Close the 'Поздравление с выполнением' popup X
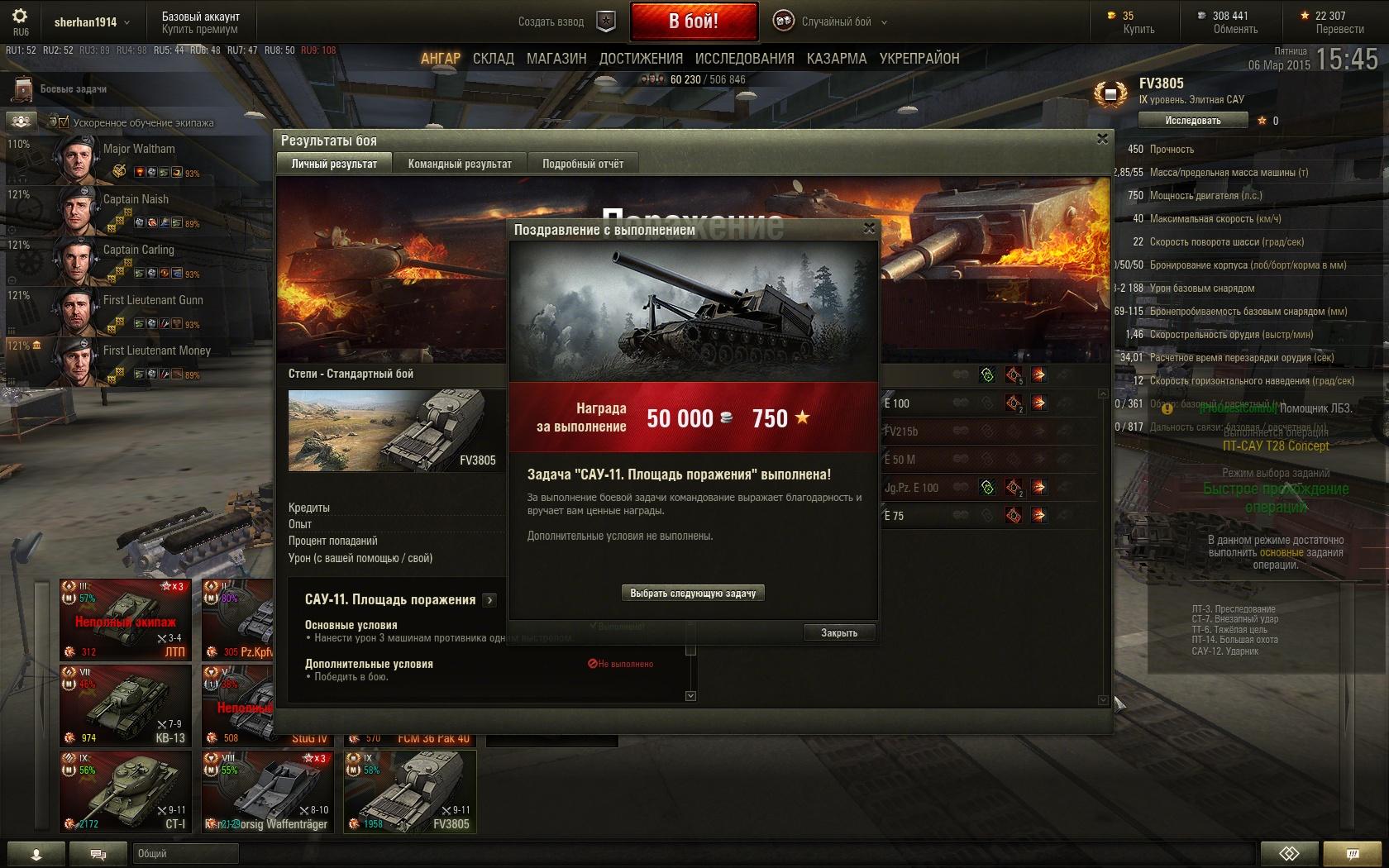 click(869, 229)
